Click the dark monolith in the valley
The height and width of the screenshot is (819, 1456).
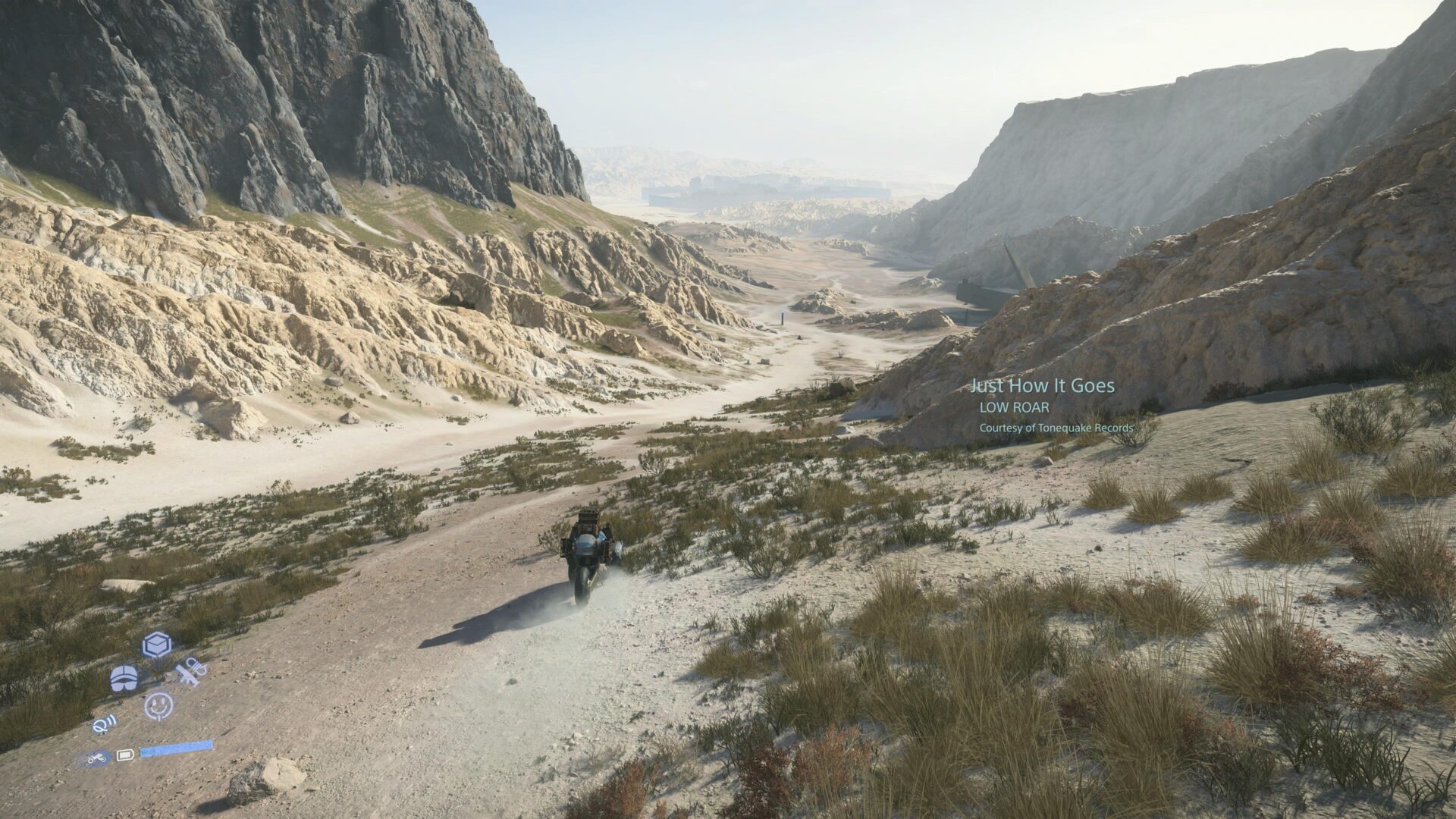[x=783, y=317]
